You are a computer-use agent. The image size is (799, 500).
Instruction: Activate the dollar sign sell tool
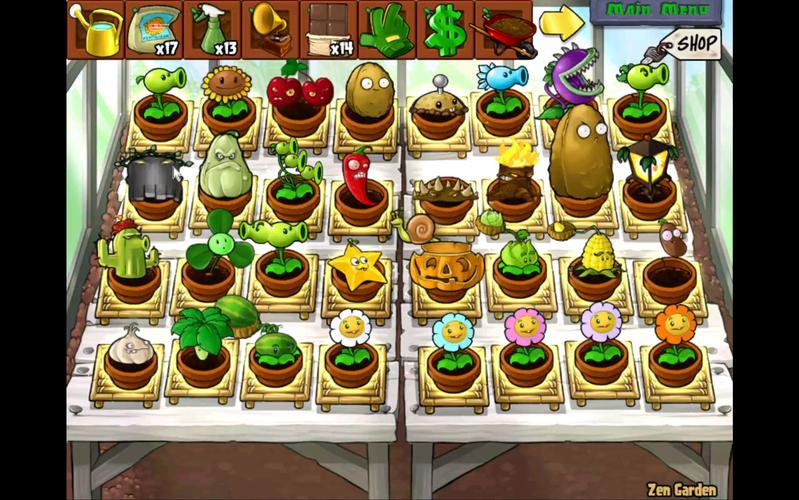444,30
